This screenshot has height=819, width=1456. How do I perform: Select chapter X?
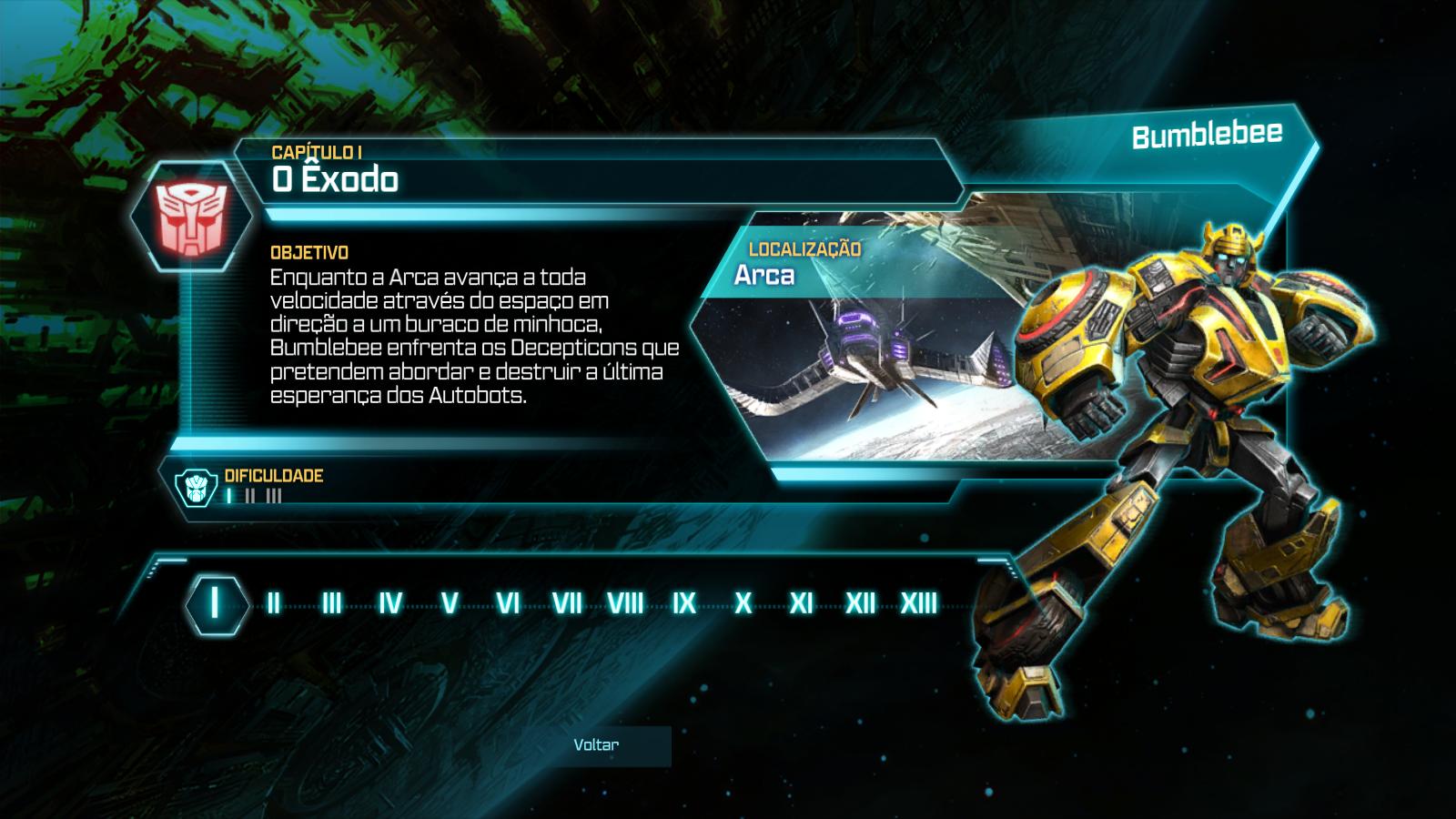coord(743,602)
